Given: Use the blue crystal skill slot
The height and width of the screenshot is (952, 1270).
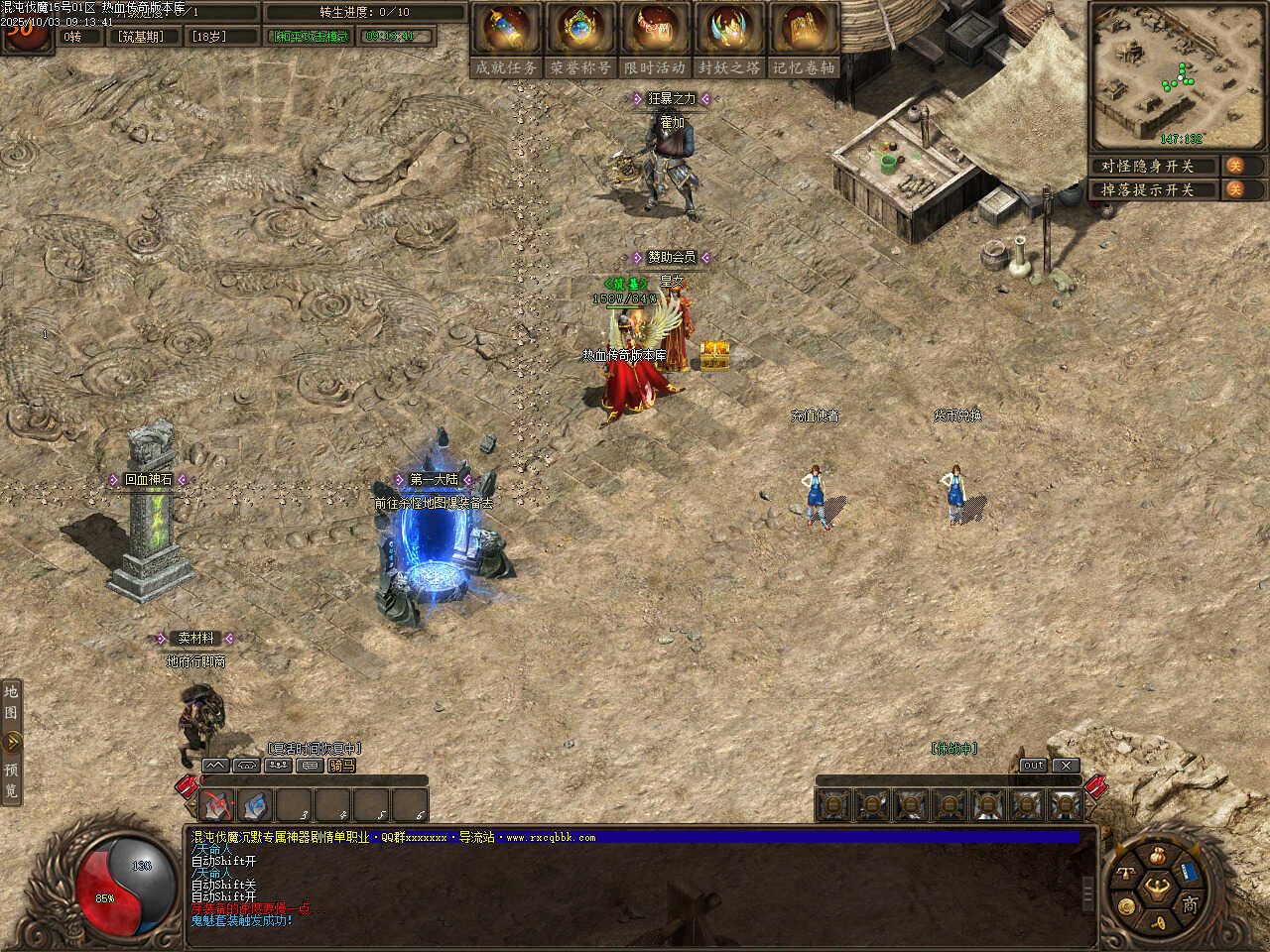Looking at the screenshot, I should click(255, 805).
